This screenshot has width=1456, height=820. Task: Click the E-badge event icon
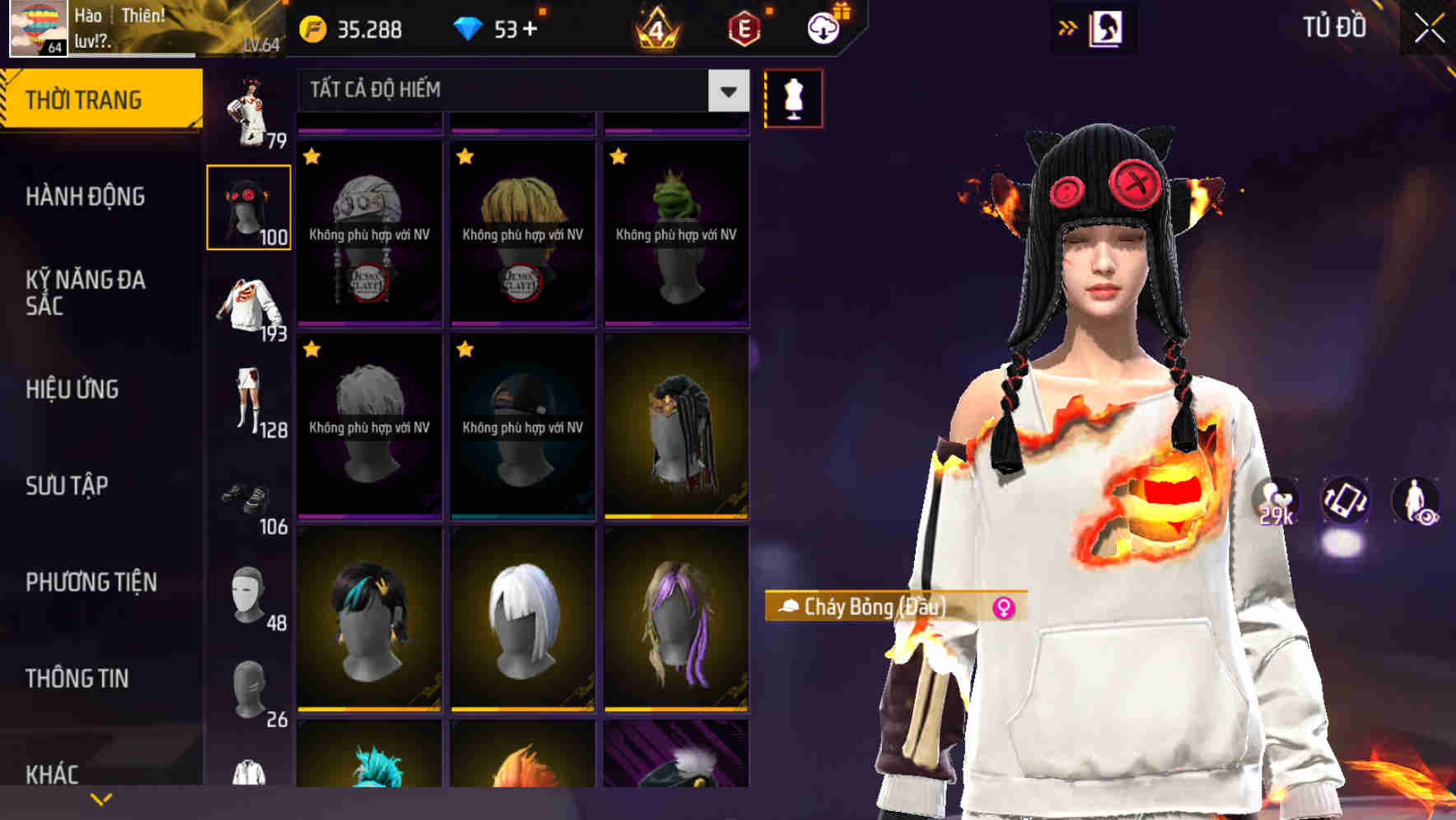click(x=742, y=27)
